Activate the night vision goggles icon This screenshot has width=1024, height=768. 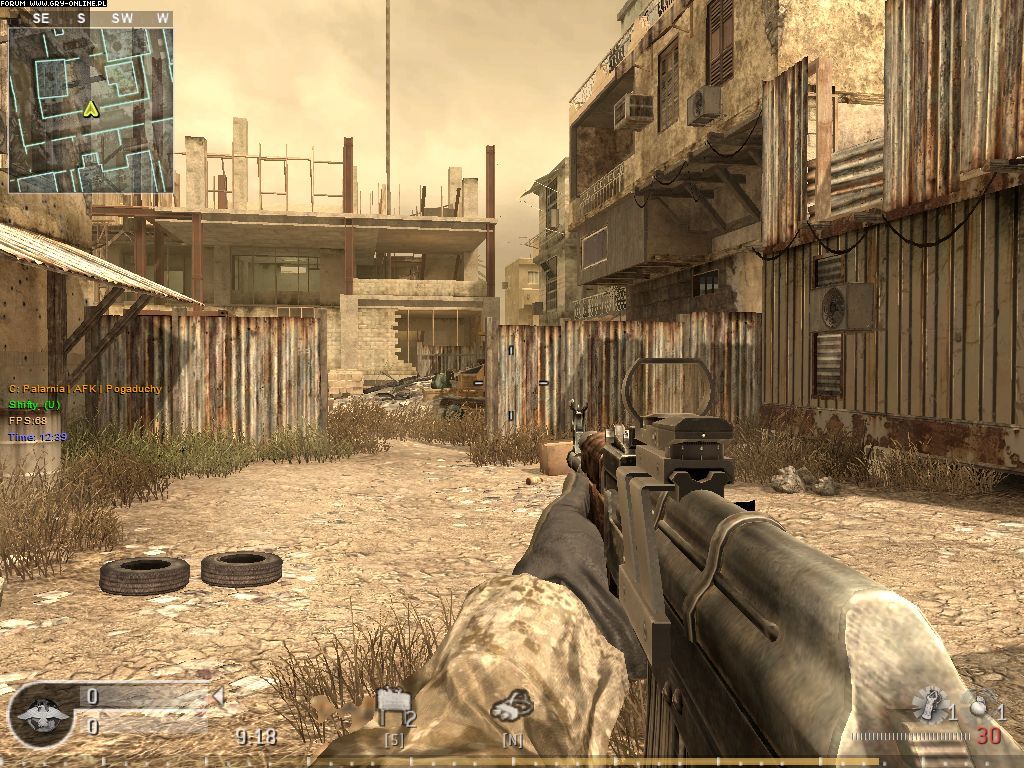(511, 708)
